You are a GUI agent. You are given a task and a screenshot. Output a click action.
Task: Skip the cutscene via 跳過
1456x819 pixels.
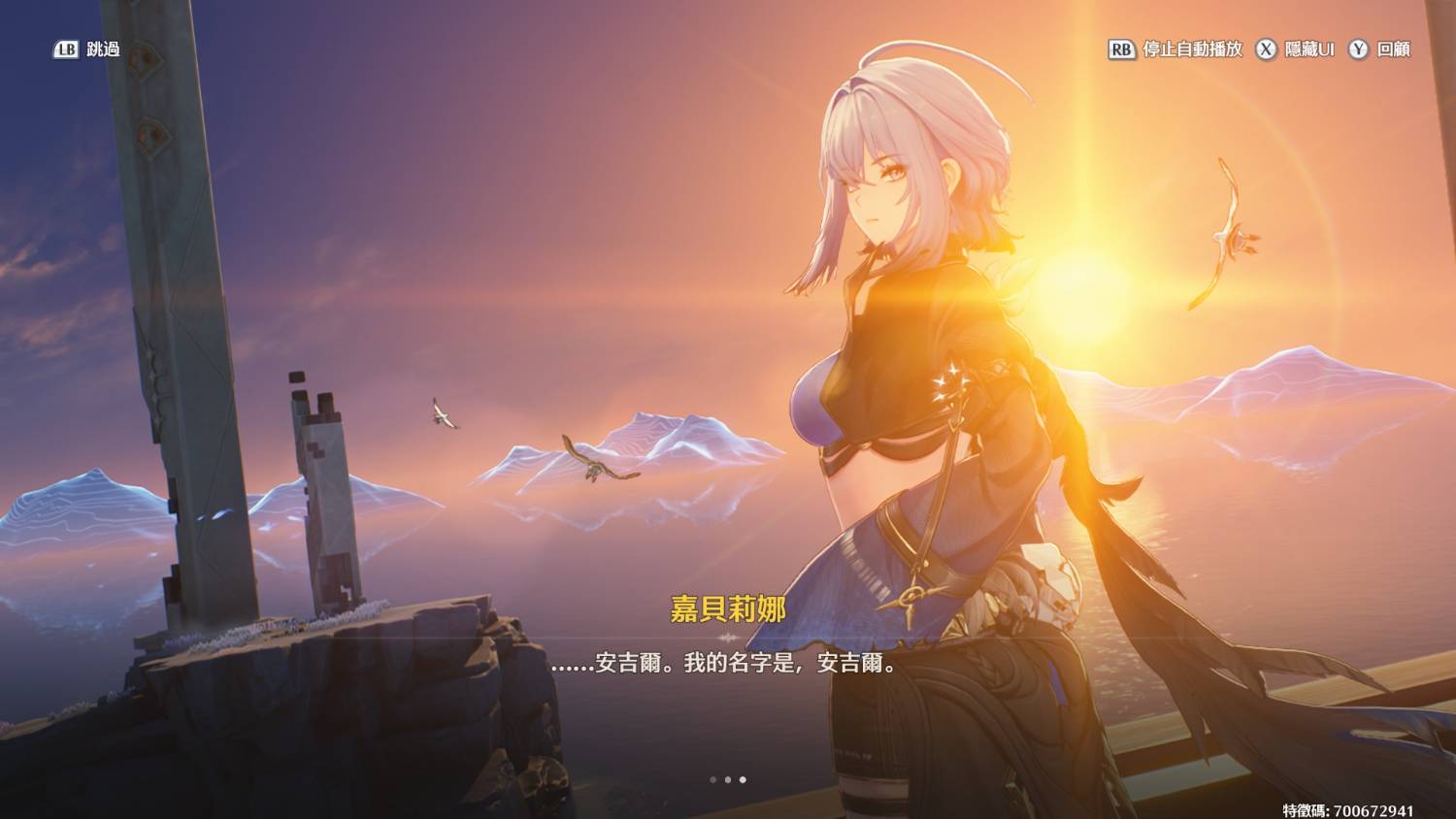point(87,49)
